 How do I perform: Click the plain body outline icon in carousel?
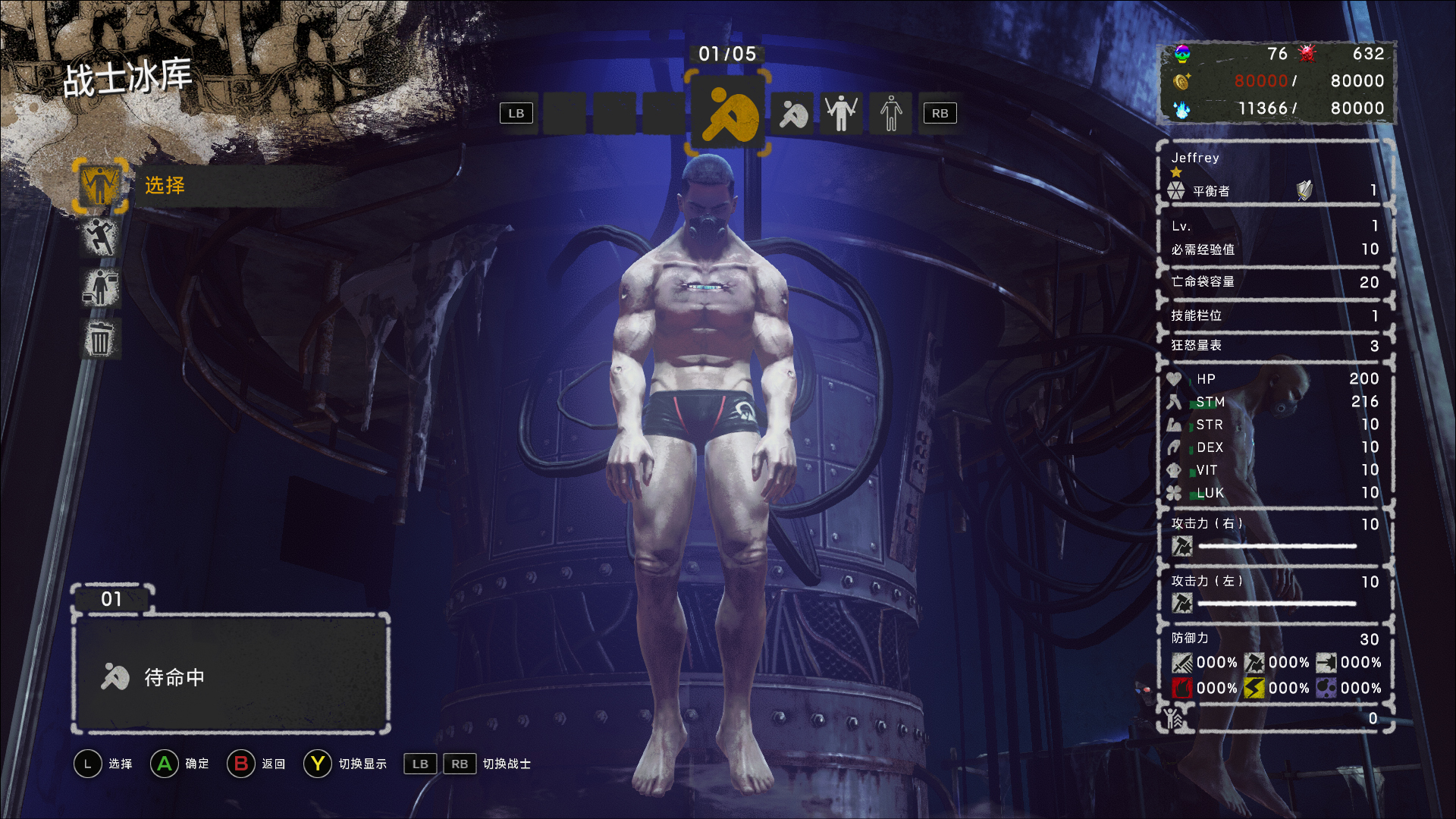pos(890,112)
